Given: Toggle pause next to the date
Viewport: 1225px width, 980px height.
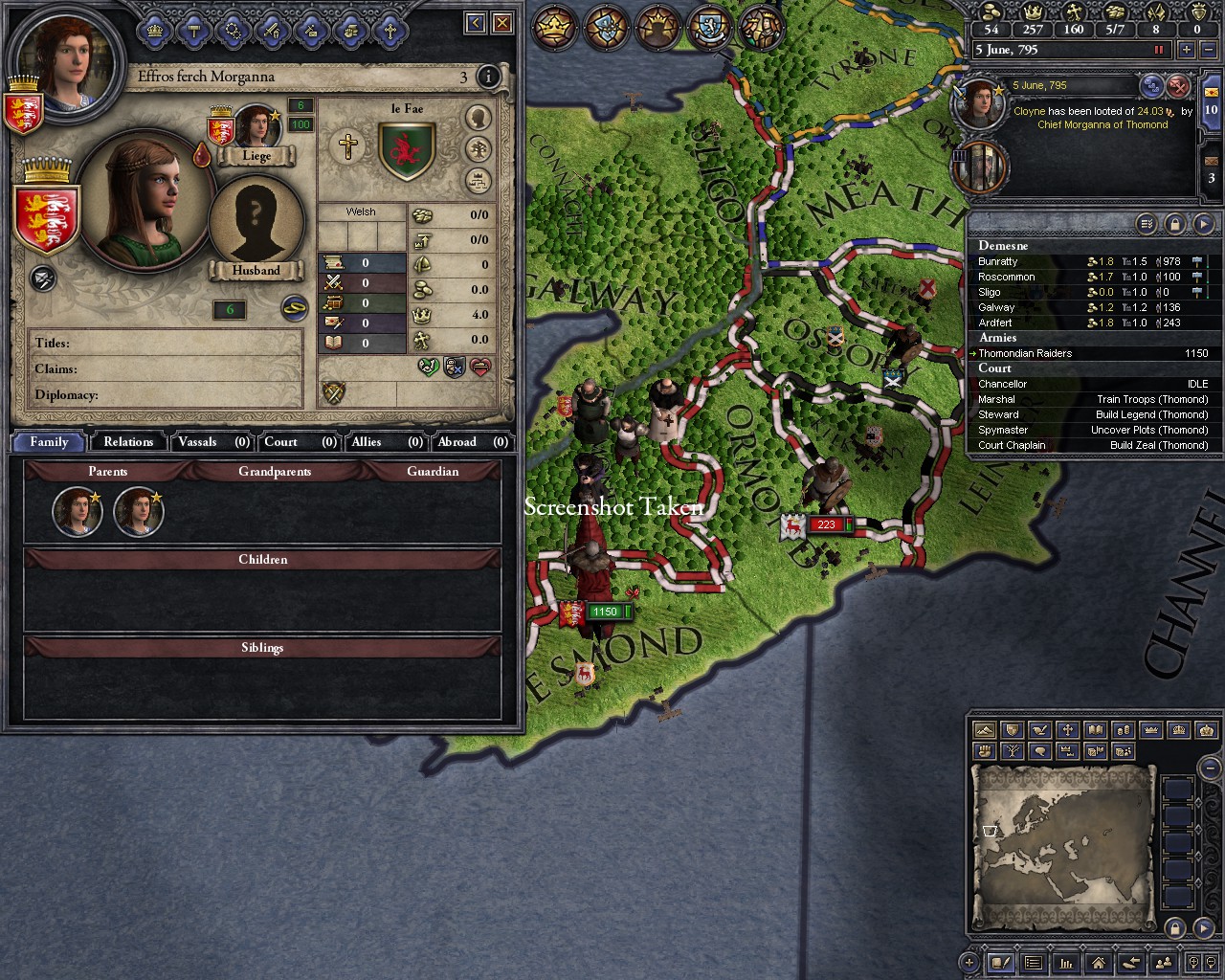Looking at the screenshot, I should click(x=1159, y=50).
